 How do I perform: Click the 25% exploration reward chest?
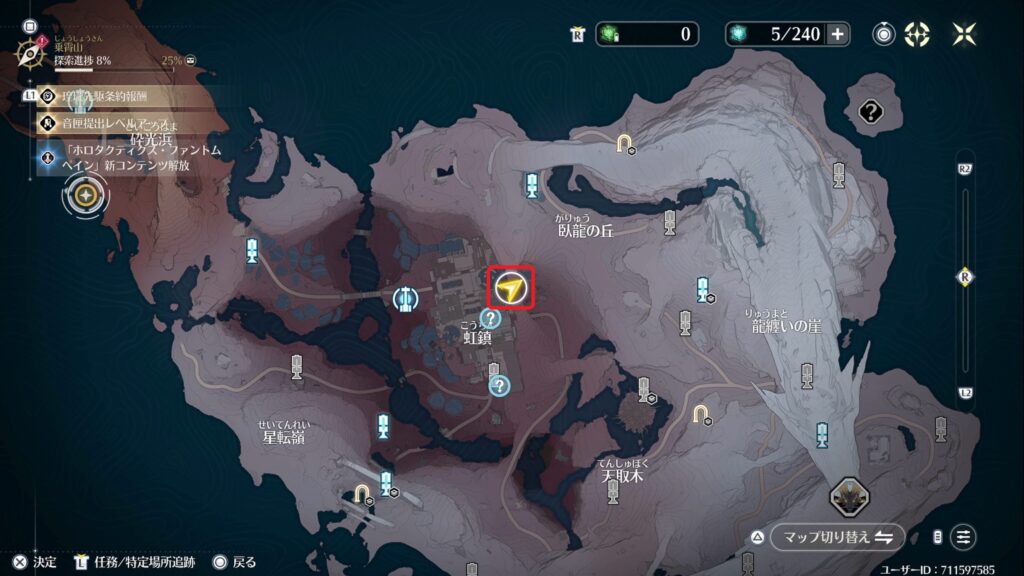pyautogui.click(x=191, y=60)
